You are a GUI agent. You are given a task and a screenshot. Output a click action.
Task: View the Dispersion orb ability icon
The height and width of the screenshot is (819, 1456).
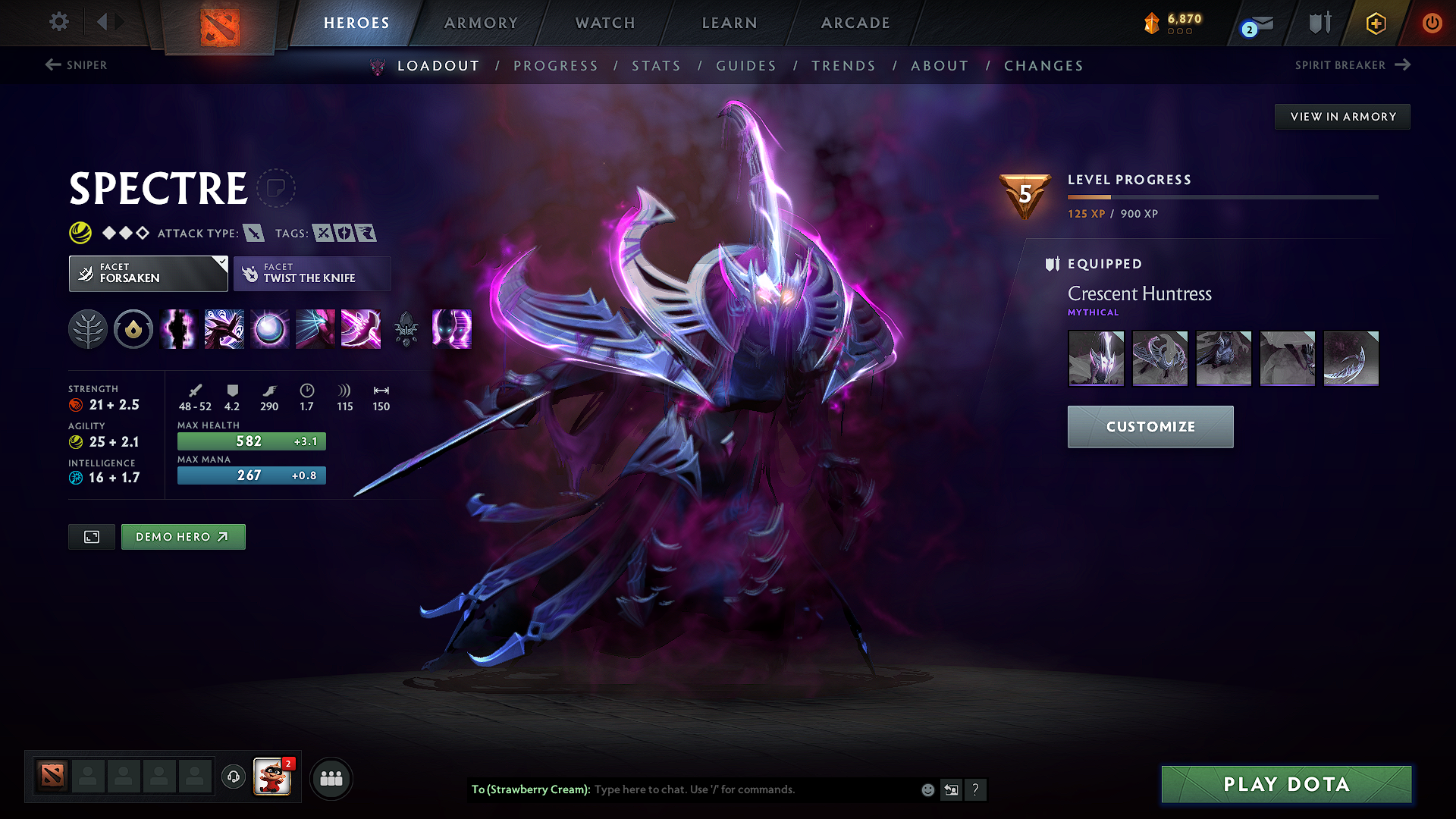click(x=270, y=329)
